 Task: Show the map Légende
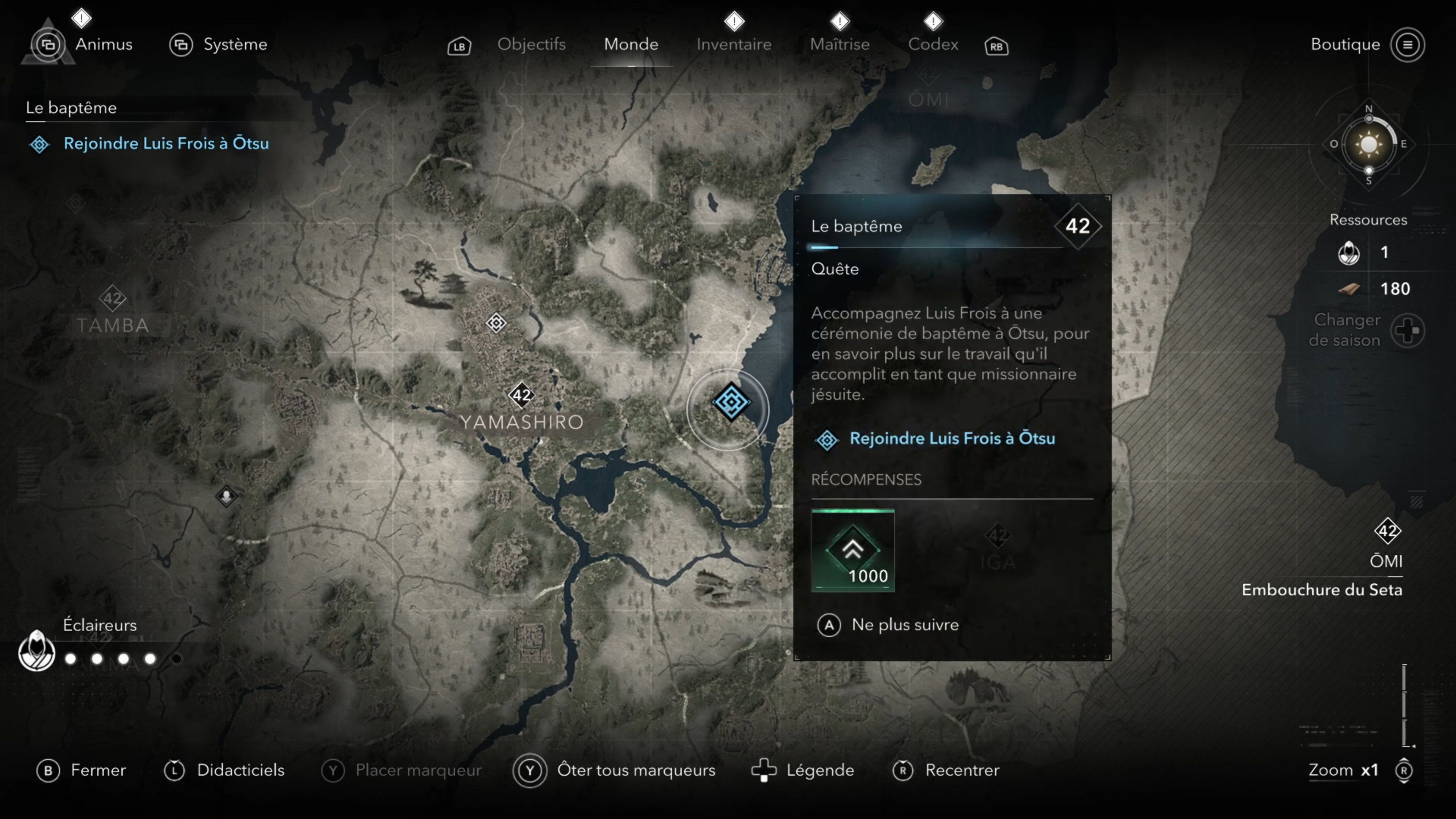(x=819, y=770)
